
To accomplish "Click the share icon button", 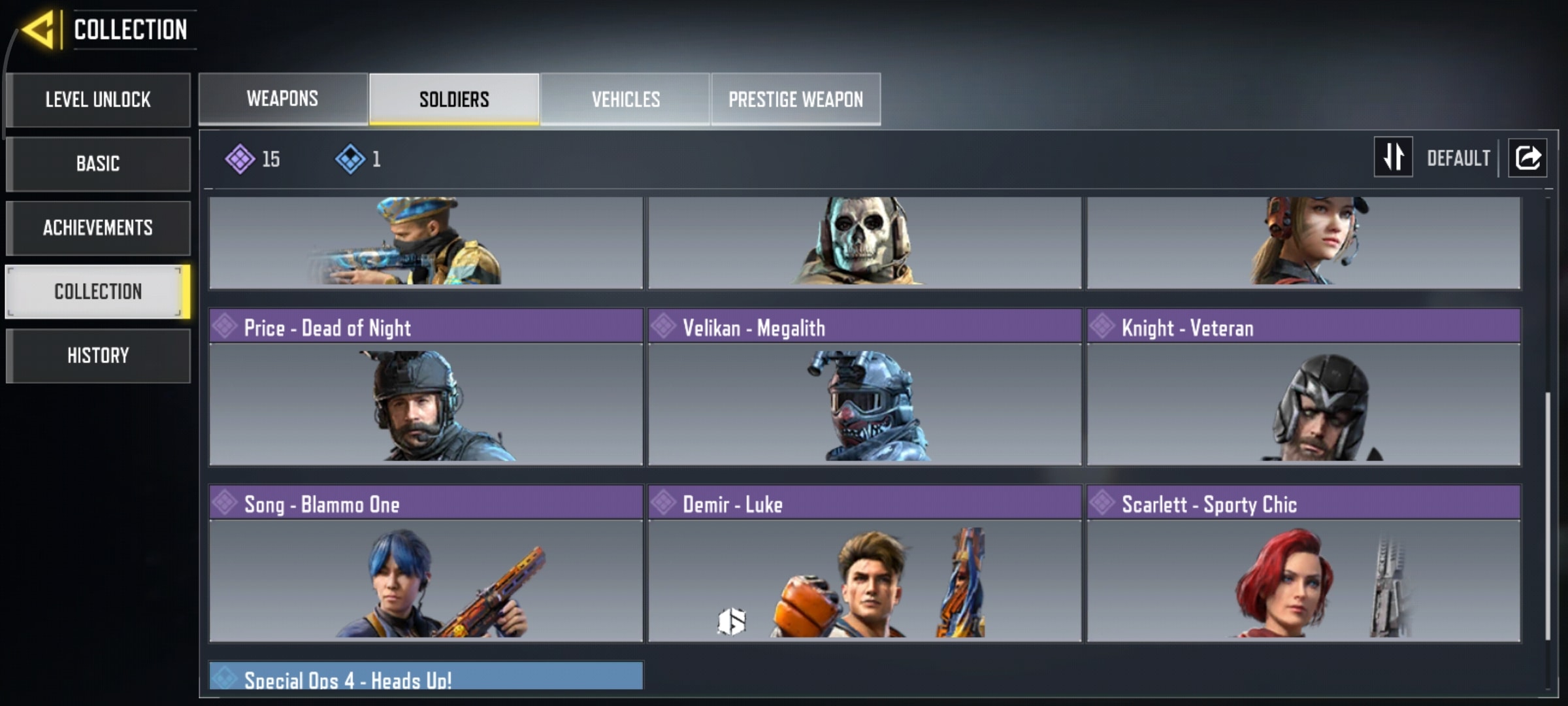I will tap(1527, 158).
